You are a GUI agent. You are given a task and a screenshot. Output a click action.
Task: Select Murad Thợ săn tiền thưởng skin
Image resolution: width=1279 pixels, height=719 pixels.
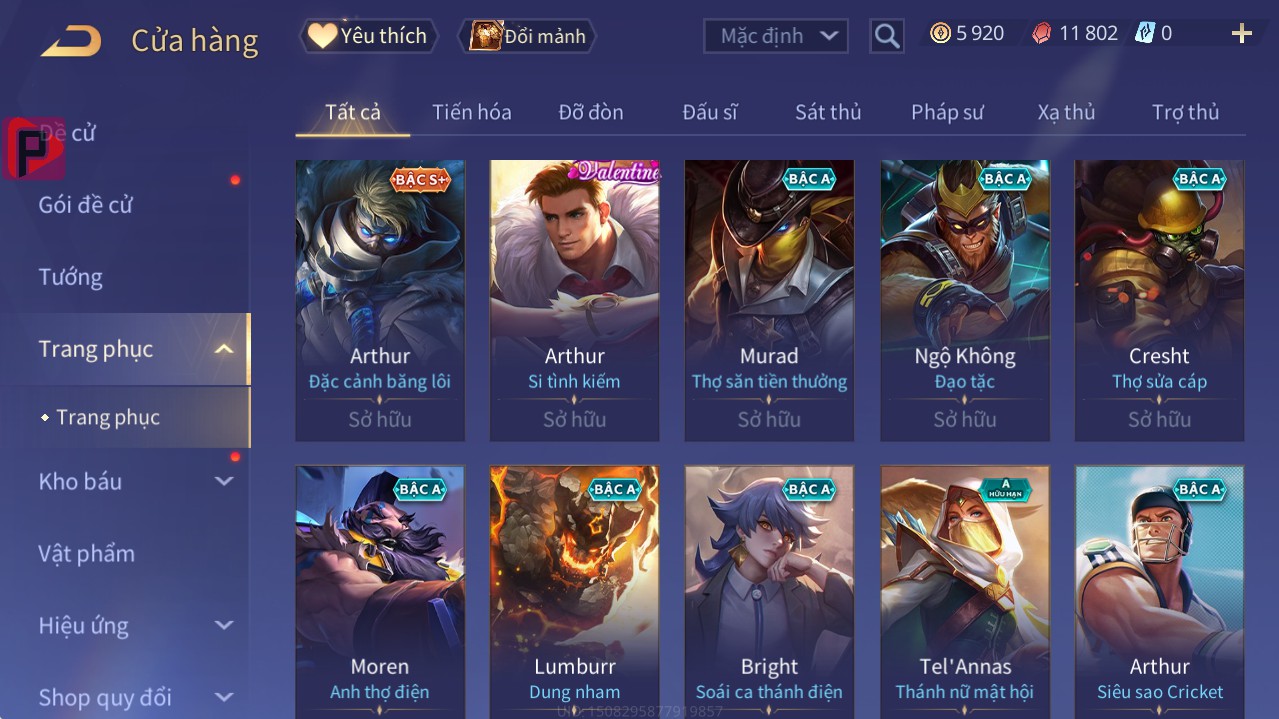[x=769, y=300]
